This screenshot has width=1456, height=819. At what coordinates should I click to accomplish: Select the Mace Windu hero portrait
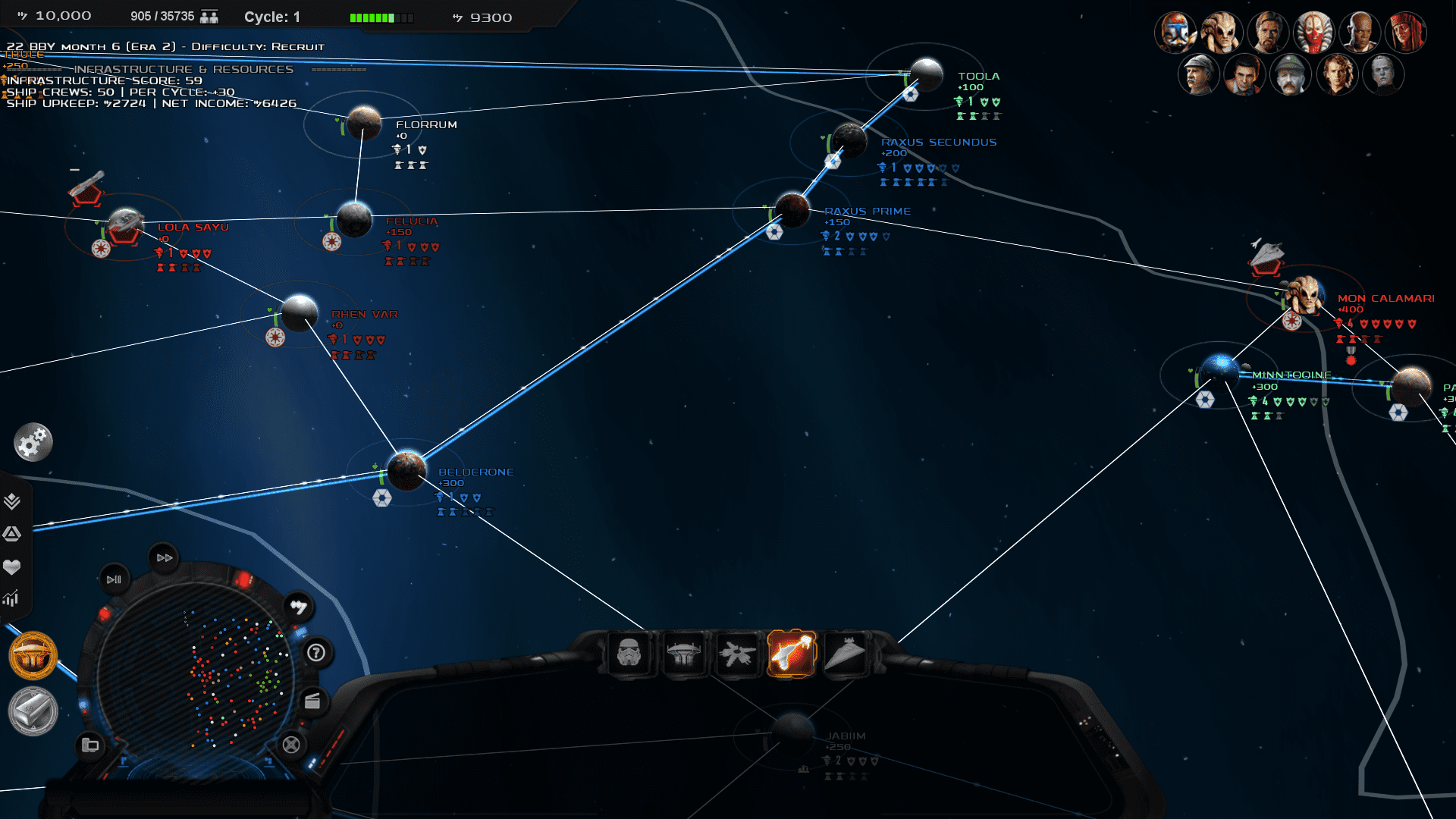tap(1359, 33)
